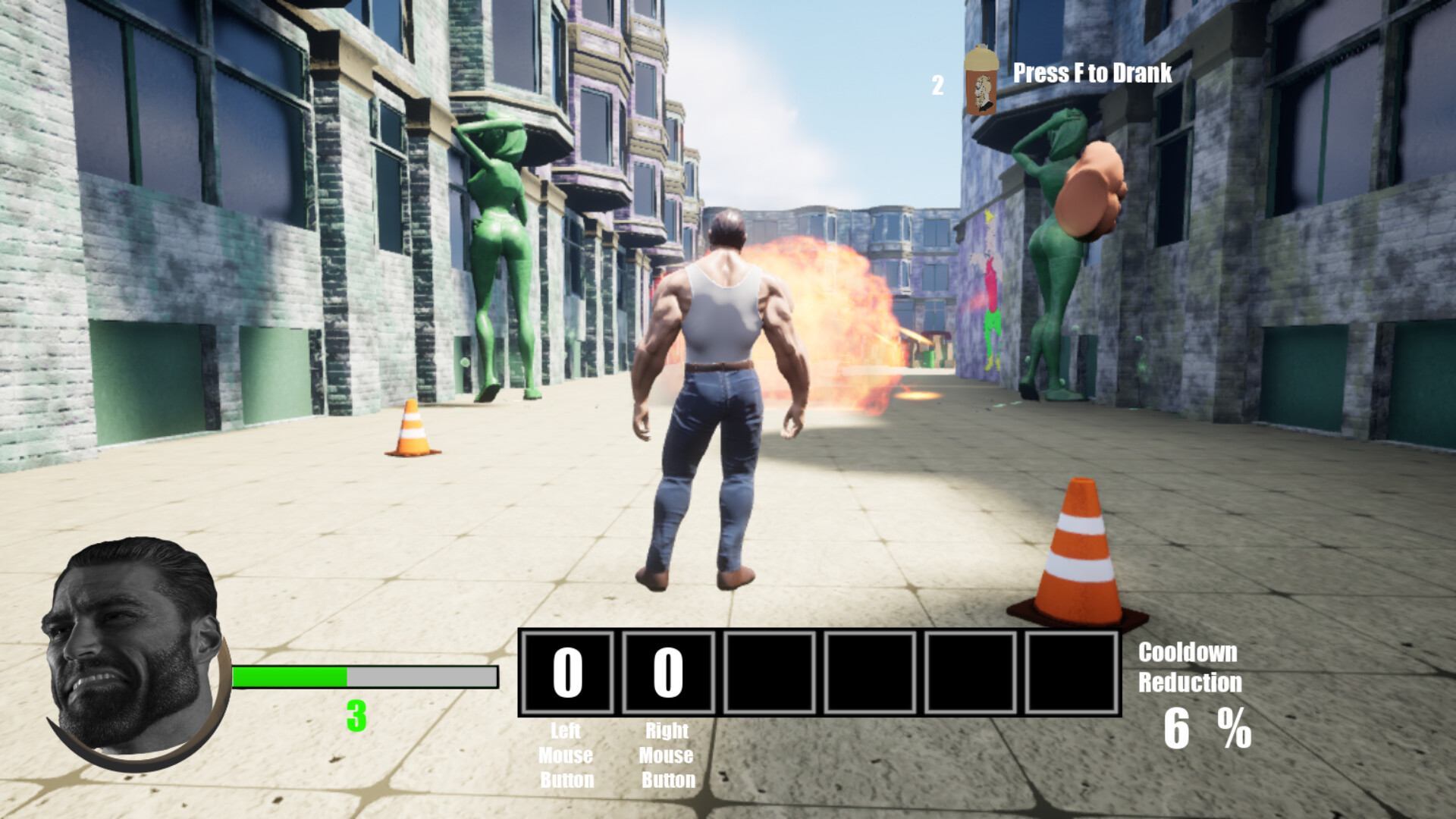Select the Left Mouse Button ability slot

click(x=567, y=673)
